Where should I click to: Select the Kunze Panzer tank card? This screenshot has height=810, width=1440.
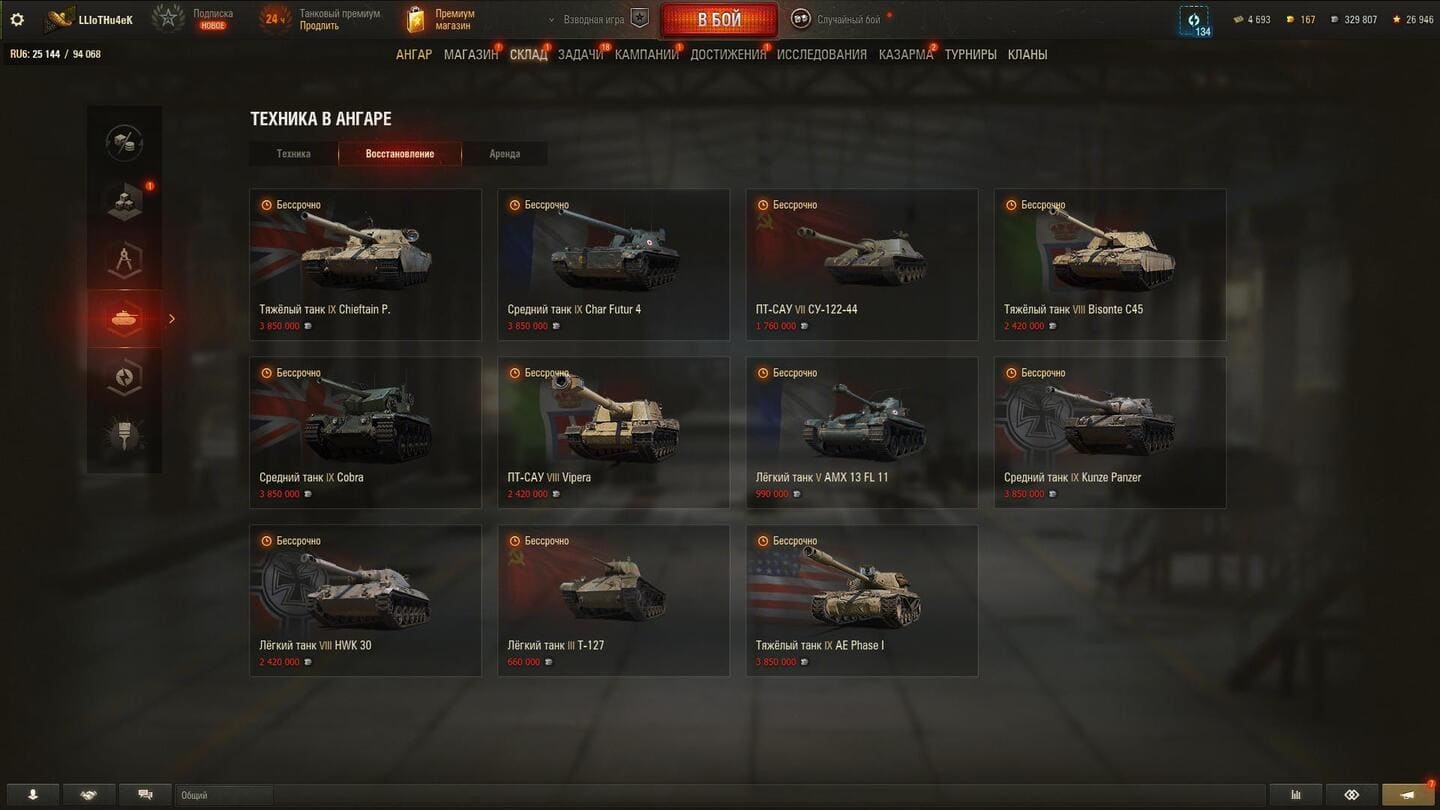point(1109,432)
